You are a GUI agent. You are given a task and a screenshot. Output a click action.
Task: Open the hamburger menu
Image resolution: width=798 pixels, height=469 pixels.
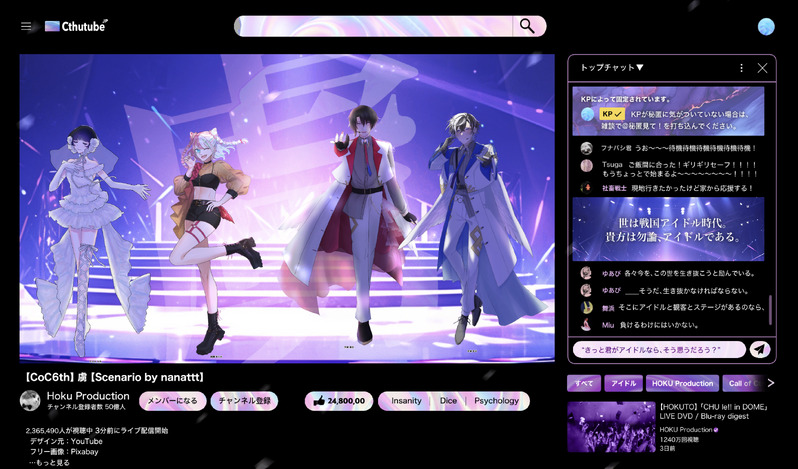click(x=26, y=26)
